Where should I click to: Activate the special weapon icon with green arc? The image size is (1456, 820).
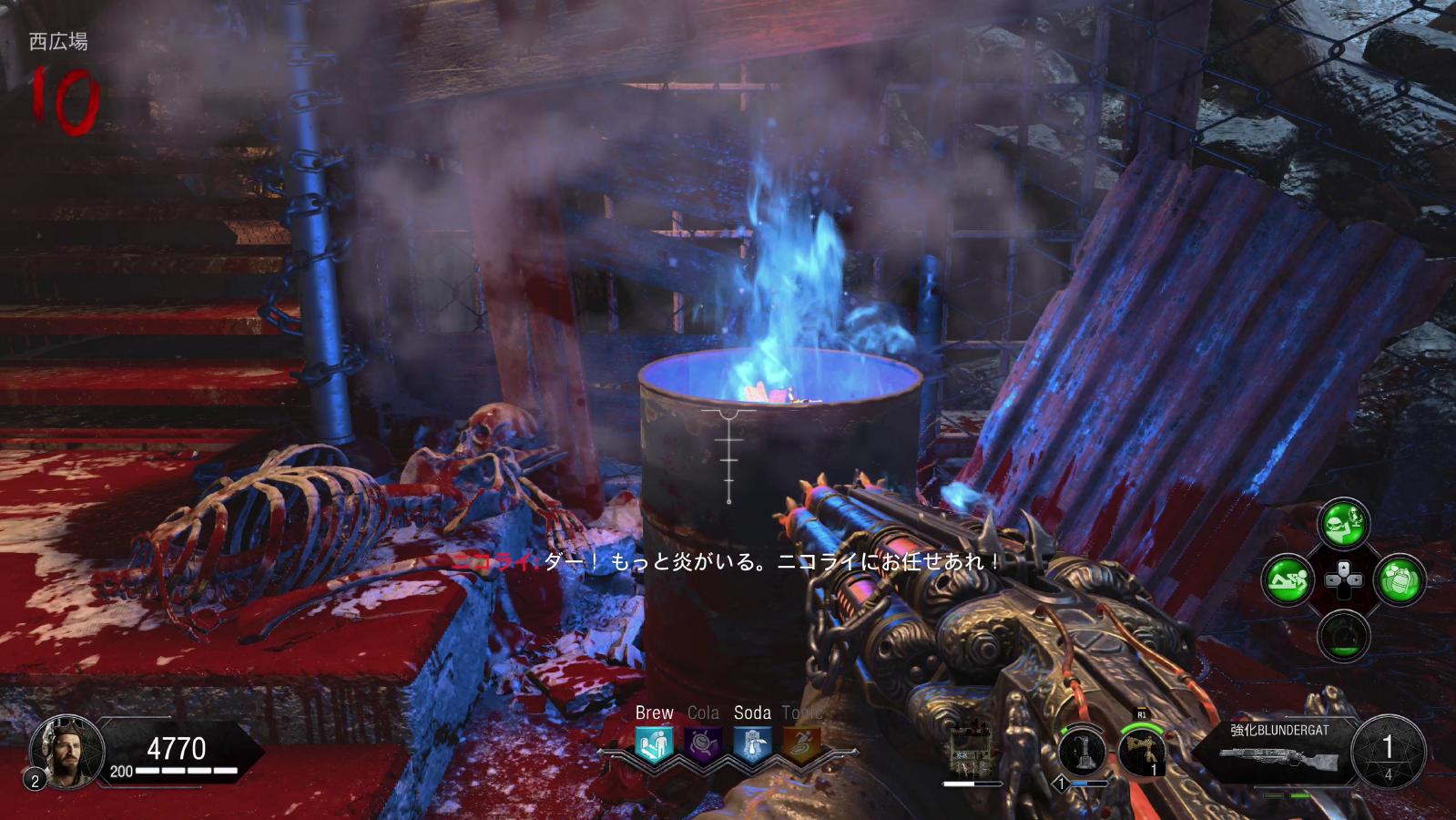click(x=1142, y=753)
